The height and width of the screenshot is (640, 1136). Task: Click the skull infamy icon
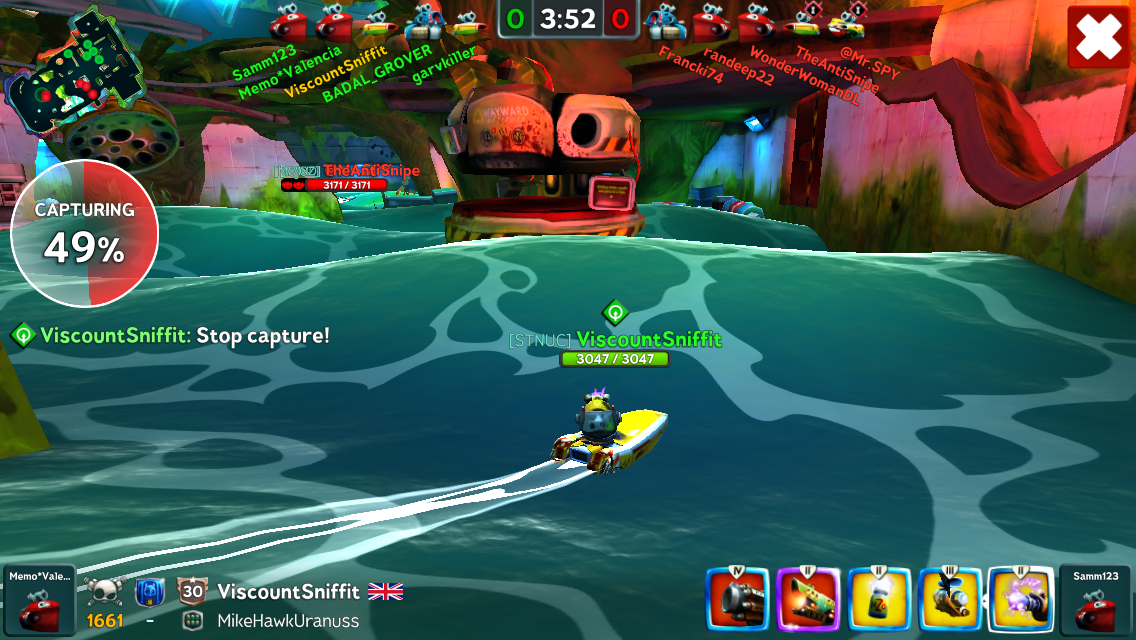click(104, 591)
